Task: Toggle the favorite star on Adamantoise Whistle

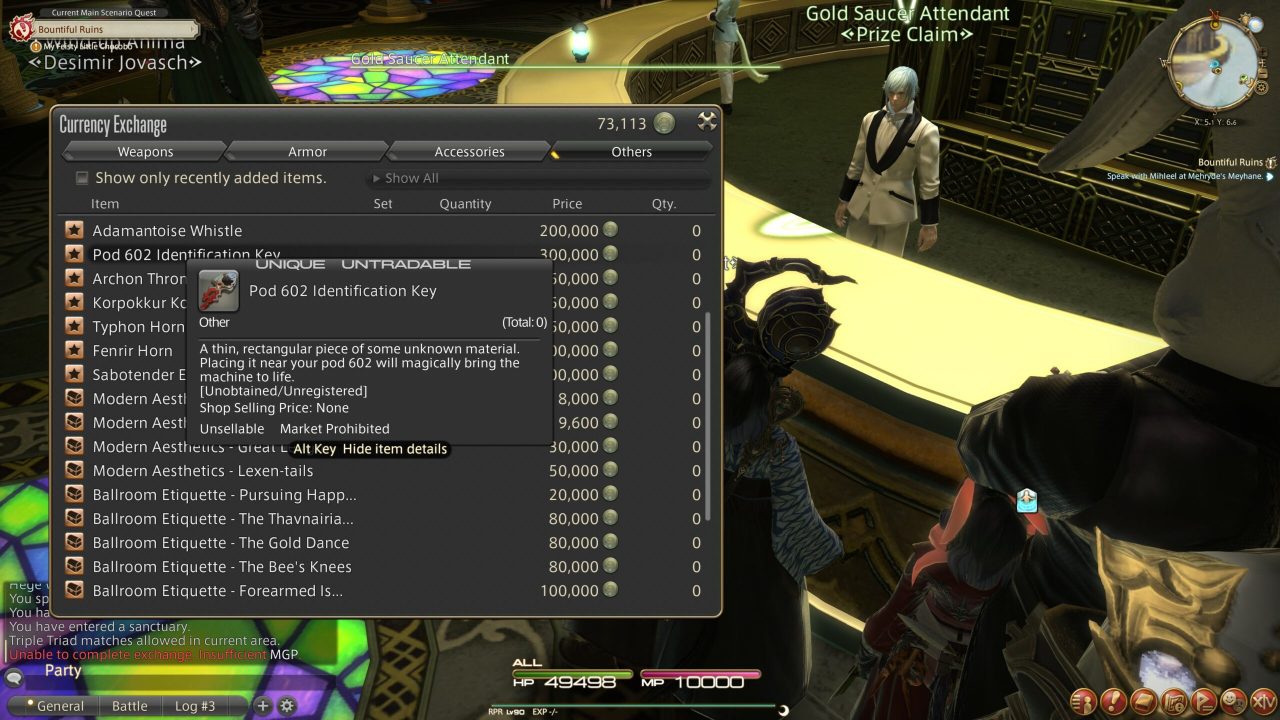Action: [x=75, y=230]
